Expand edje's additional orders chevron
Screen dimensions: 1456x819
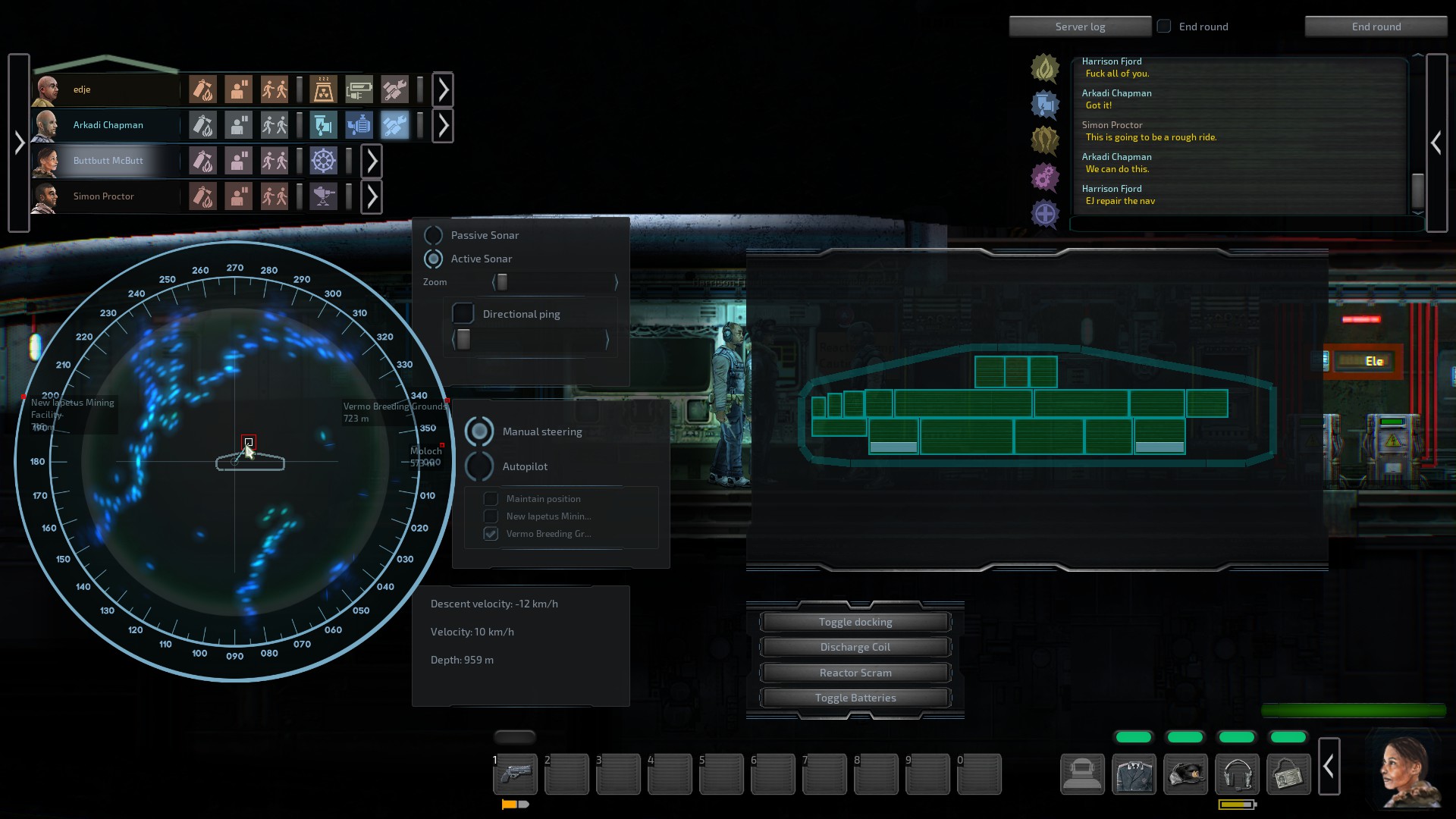pyautogui.click(x=443, y=89)
